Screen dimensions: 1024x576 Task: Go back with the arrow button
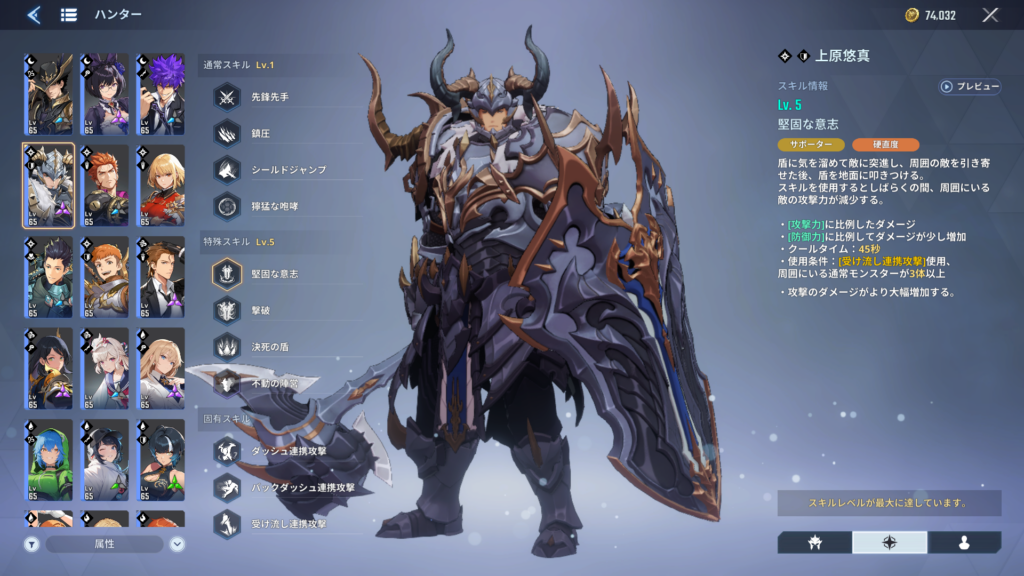coord(33,15)
